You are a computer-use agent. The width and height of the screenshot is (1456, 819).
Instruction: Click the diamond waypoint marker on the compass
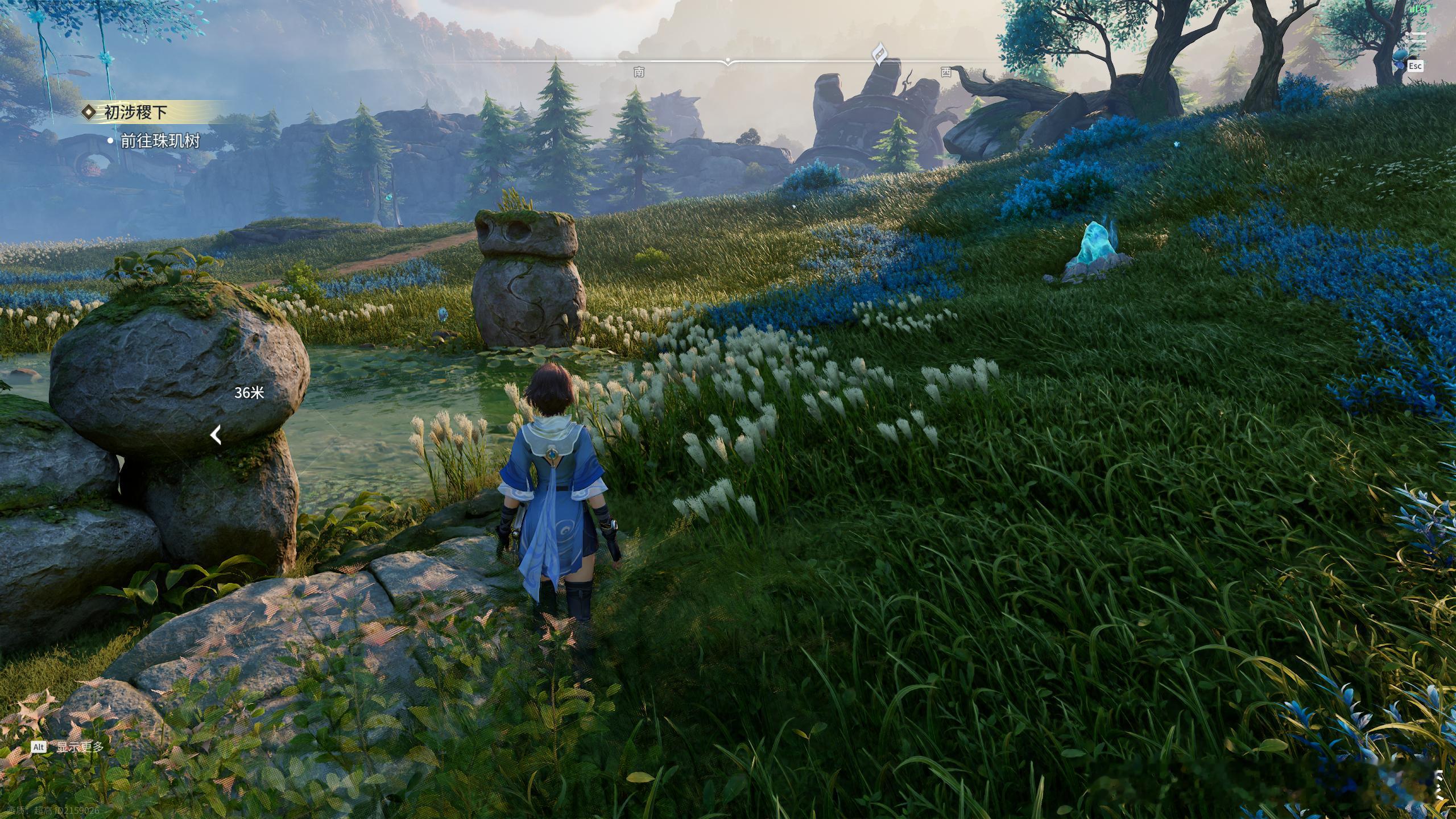tap(879, 53)
